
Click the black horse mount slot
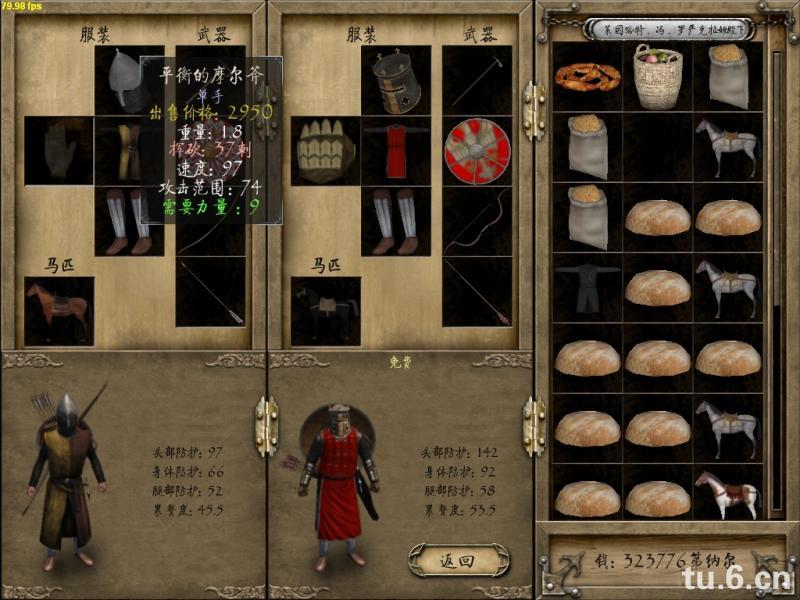click(326, 308)
